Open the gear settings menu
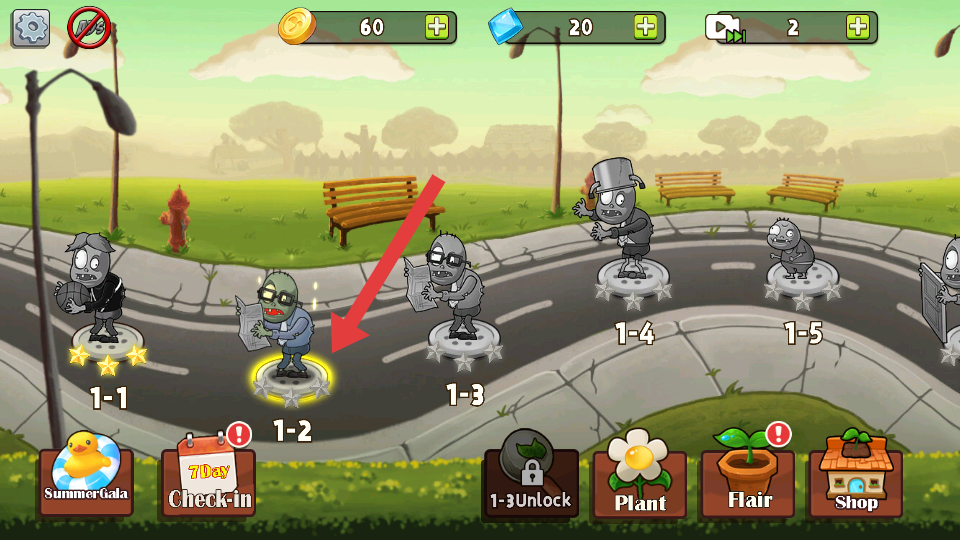Image resolution: width=960 pixels, height=540 pixels. tap(30, 28)
